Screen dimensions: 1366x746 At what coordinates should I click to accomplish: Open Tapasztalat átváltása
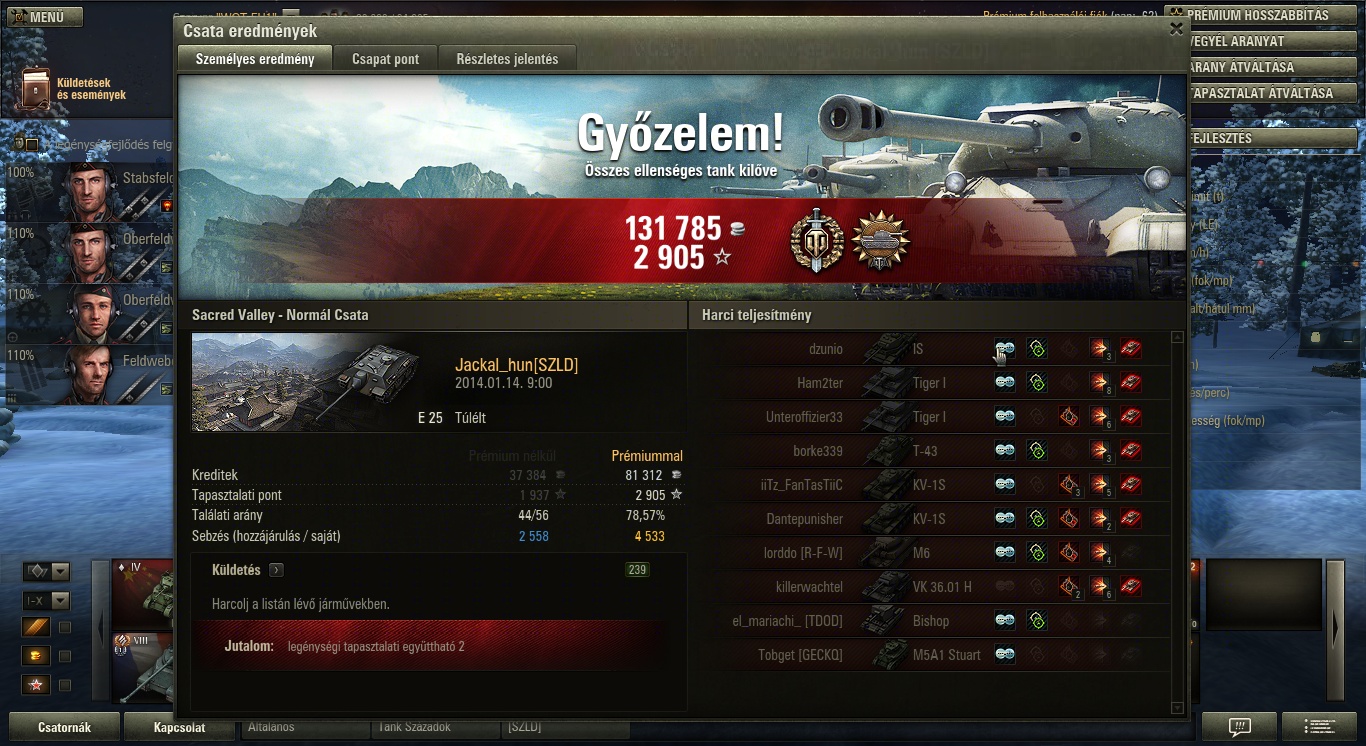point(1265,93)
